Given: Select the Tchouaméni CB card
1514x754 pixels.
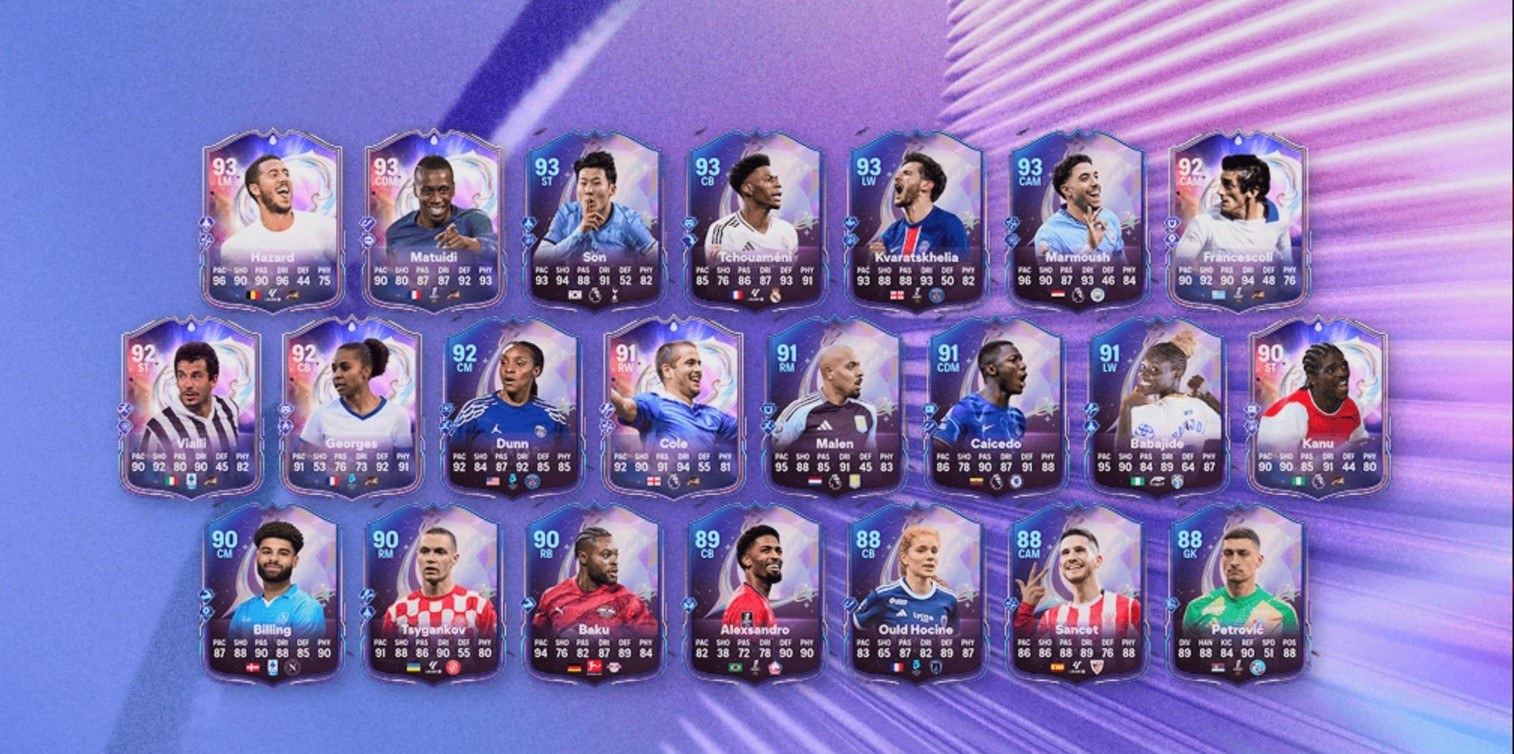Looking at the screenshot, I should [754, 220].
